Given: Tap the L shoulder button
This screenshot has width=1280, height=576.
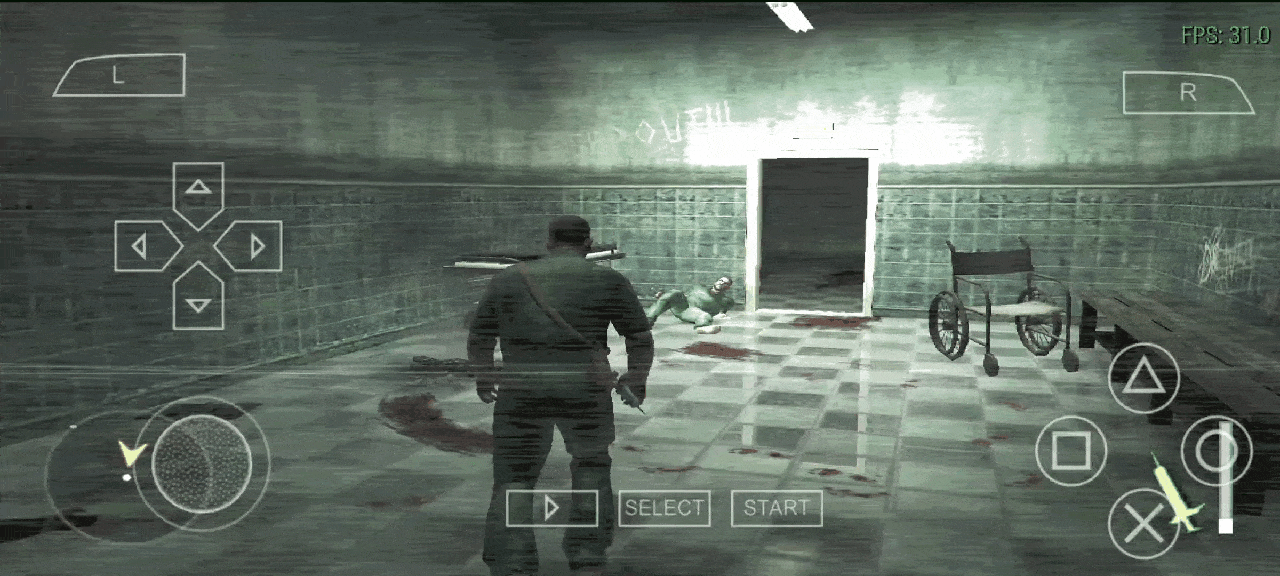Looking at the screenshot, I should click(118, 76).
